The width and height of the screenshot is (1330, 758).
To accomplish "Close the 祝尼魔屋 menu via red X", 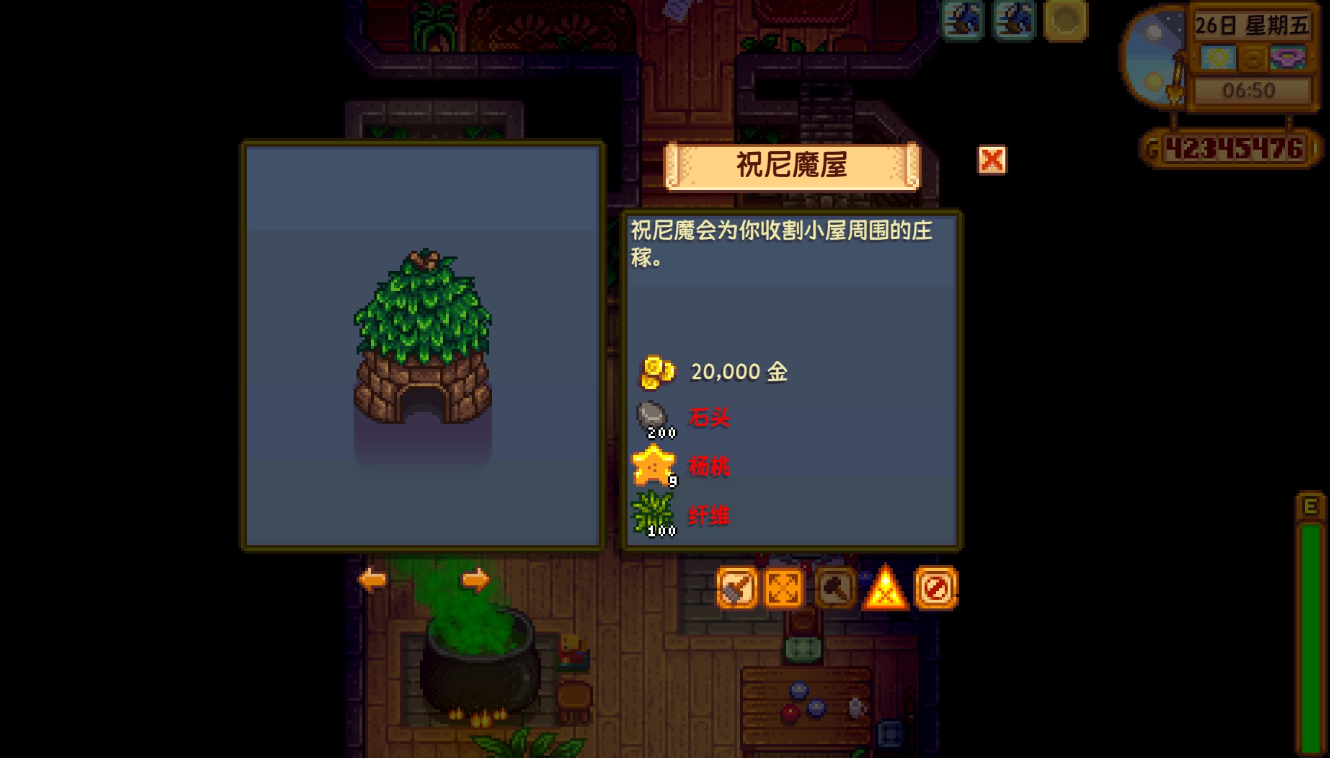I will coord(991,160).
